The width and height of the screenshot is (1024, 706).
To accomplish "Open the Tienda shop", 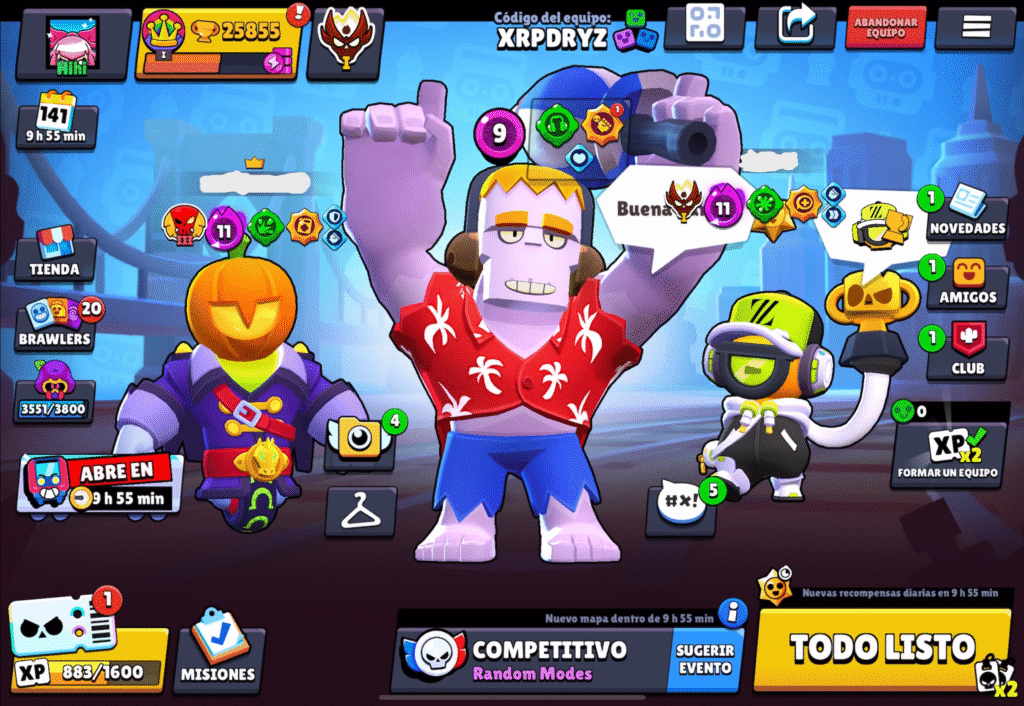I will point(55,254).
